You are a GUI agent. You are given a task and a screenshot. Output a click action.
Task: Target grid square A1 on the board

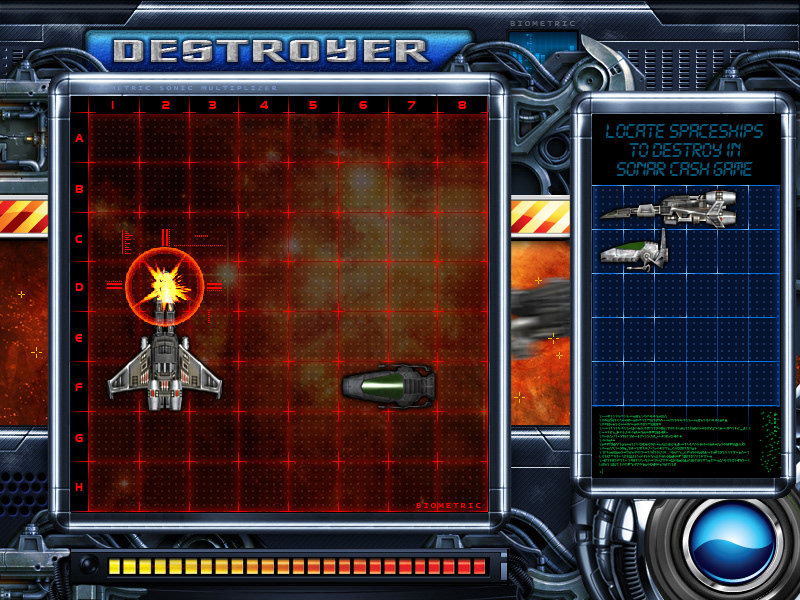click(113, 138)
